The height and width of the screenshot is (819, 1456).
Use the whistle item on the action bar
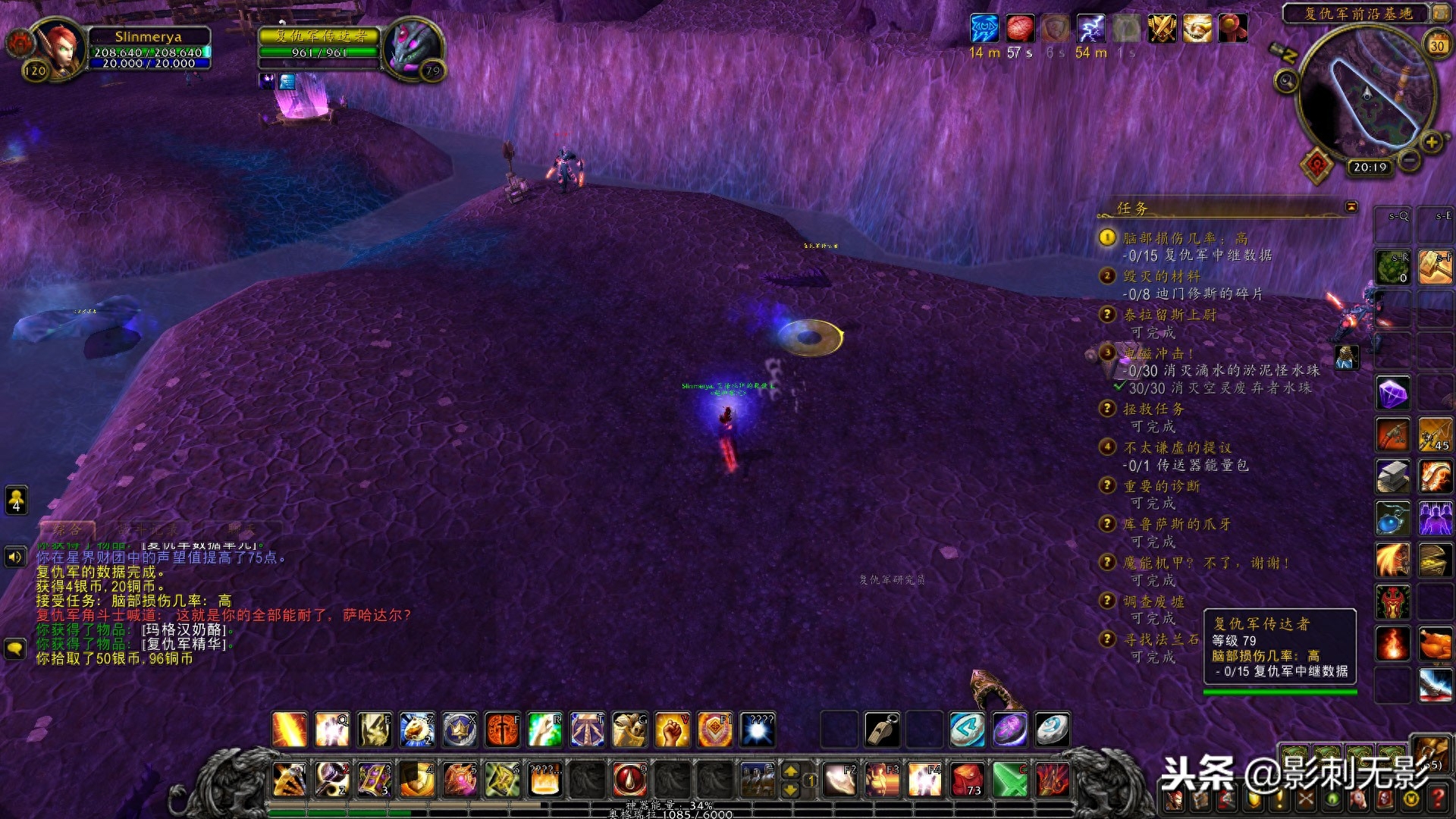coord(882,730)
